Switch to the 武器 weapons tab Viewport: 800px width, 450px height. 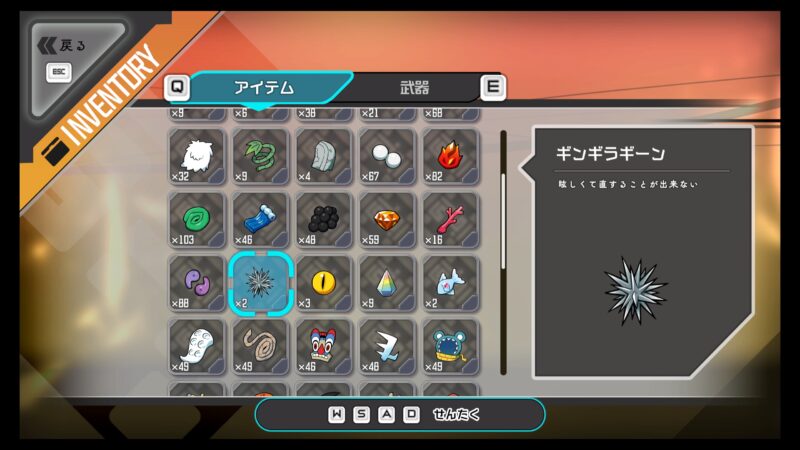414,87
